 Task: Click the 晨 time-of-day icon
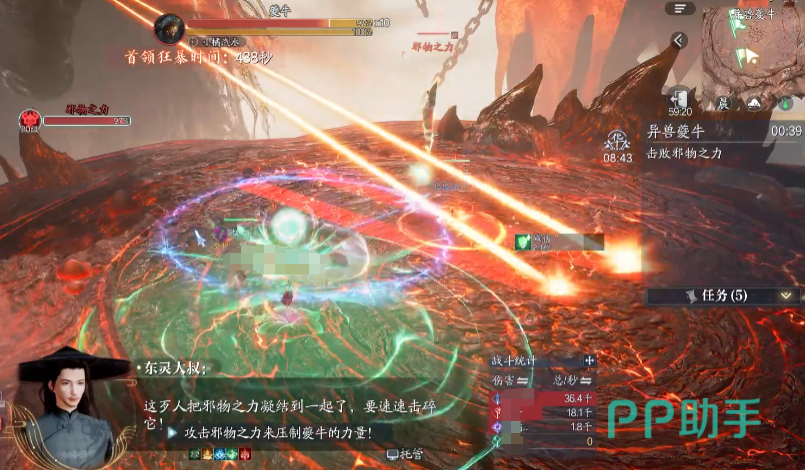point(721,103)
